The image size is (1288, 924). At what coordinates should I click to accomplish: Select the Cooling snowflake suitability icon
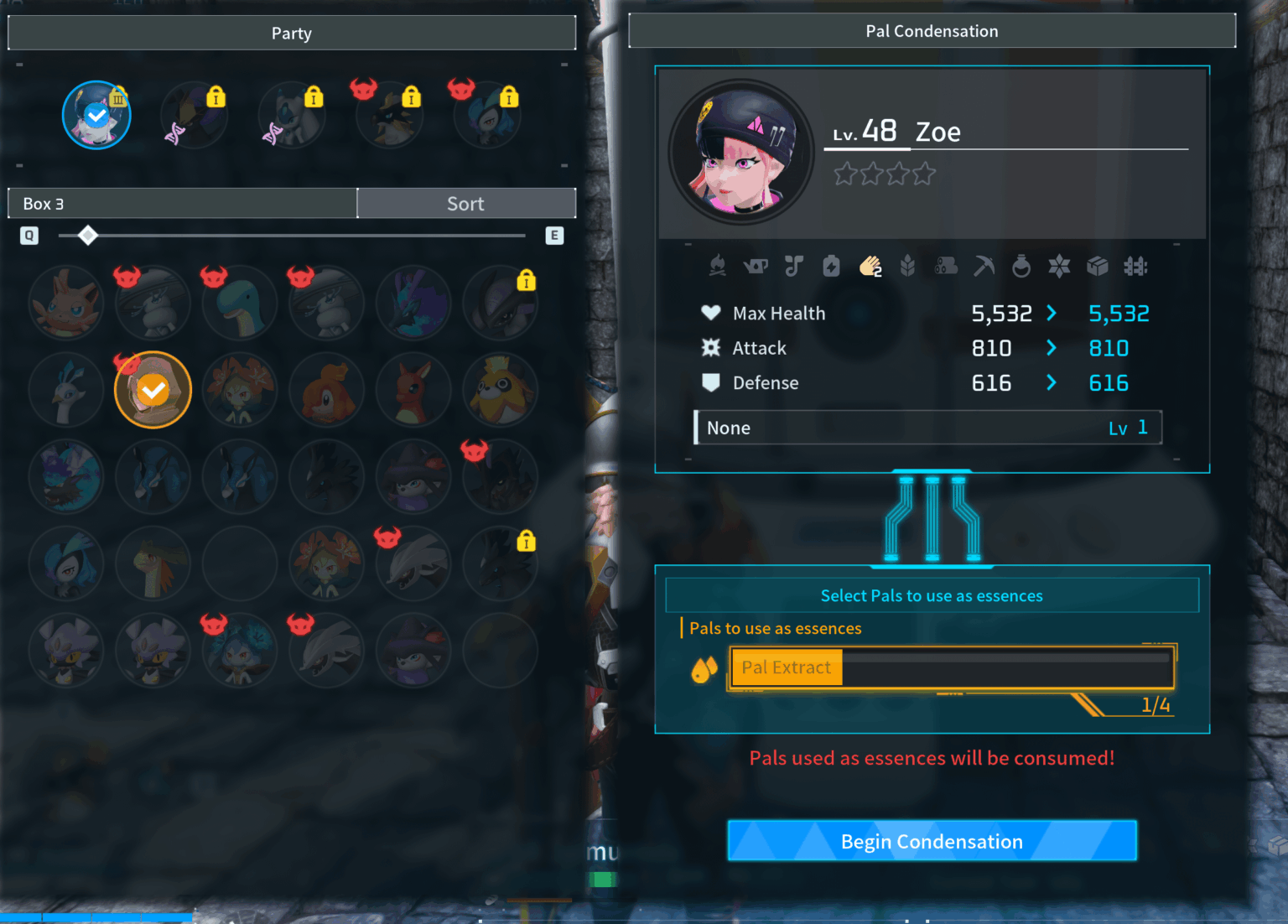pyautogui.click(x=1059, y=267)
